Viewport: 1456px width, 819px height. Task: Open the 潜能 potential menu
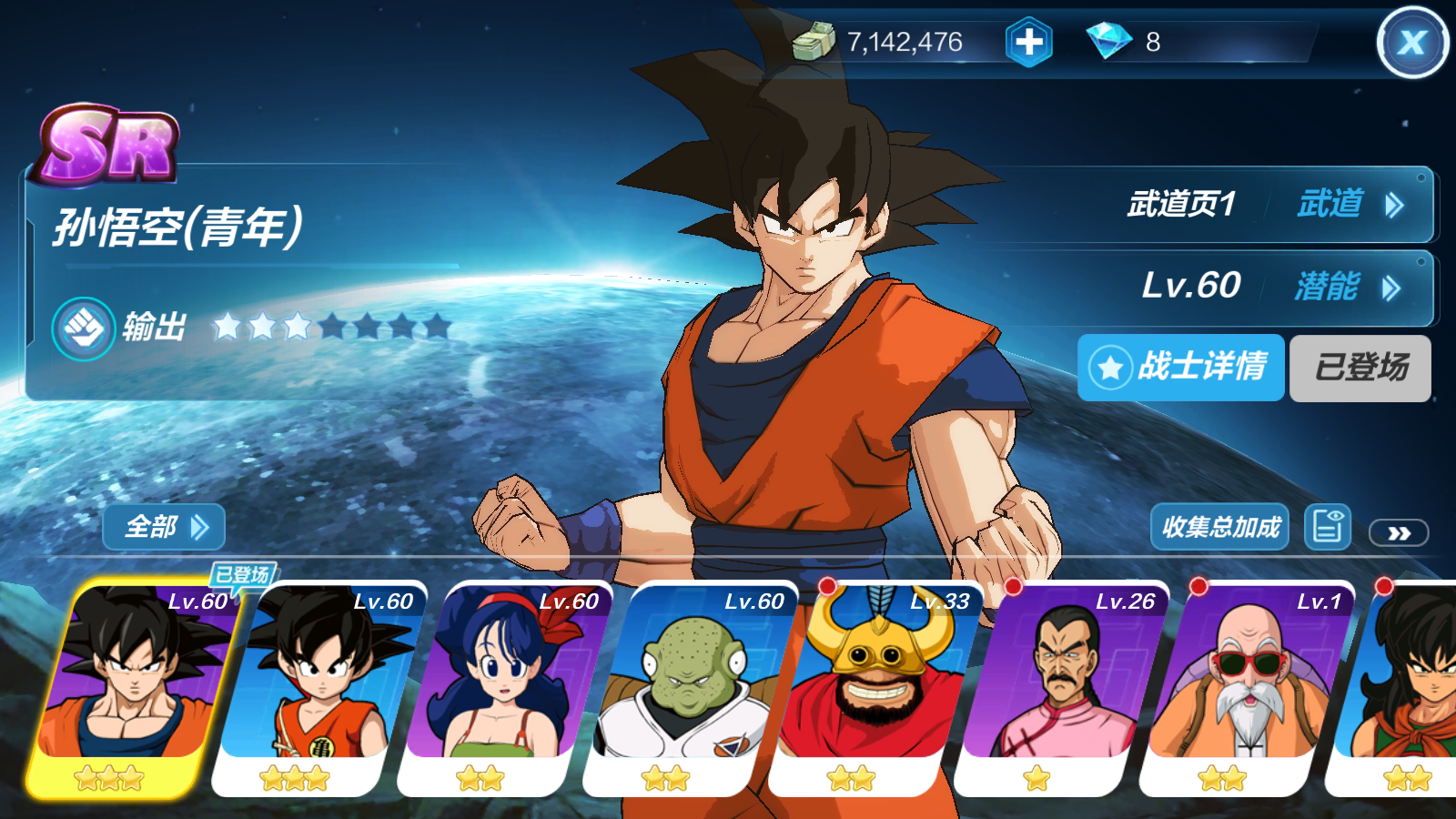pos(1347,288)
